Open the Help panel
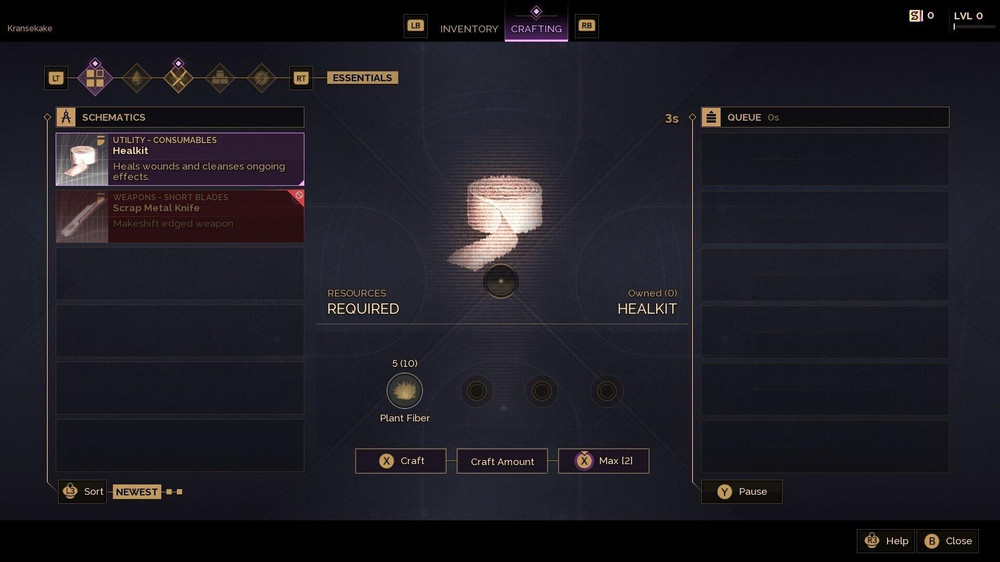This screenshot has width=1000, height=562. (x=886, y=541)
